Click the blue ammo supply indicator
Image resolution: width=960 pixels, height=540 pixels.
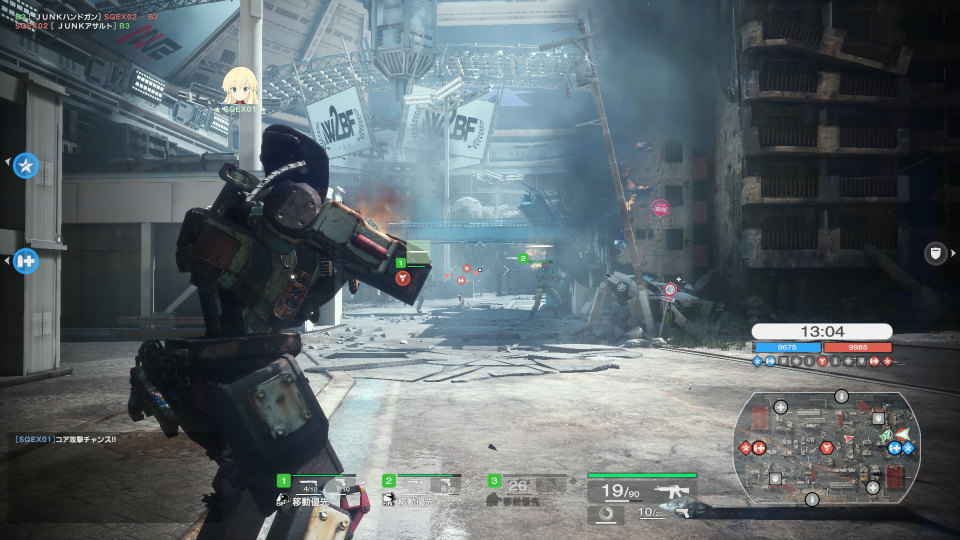tap(26, 261)
